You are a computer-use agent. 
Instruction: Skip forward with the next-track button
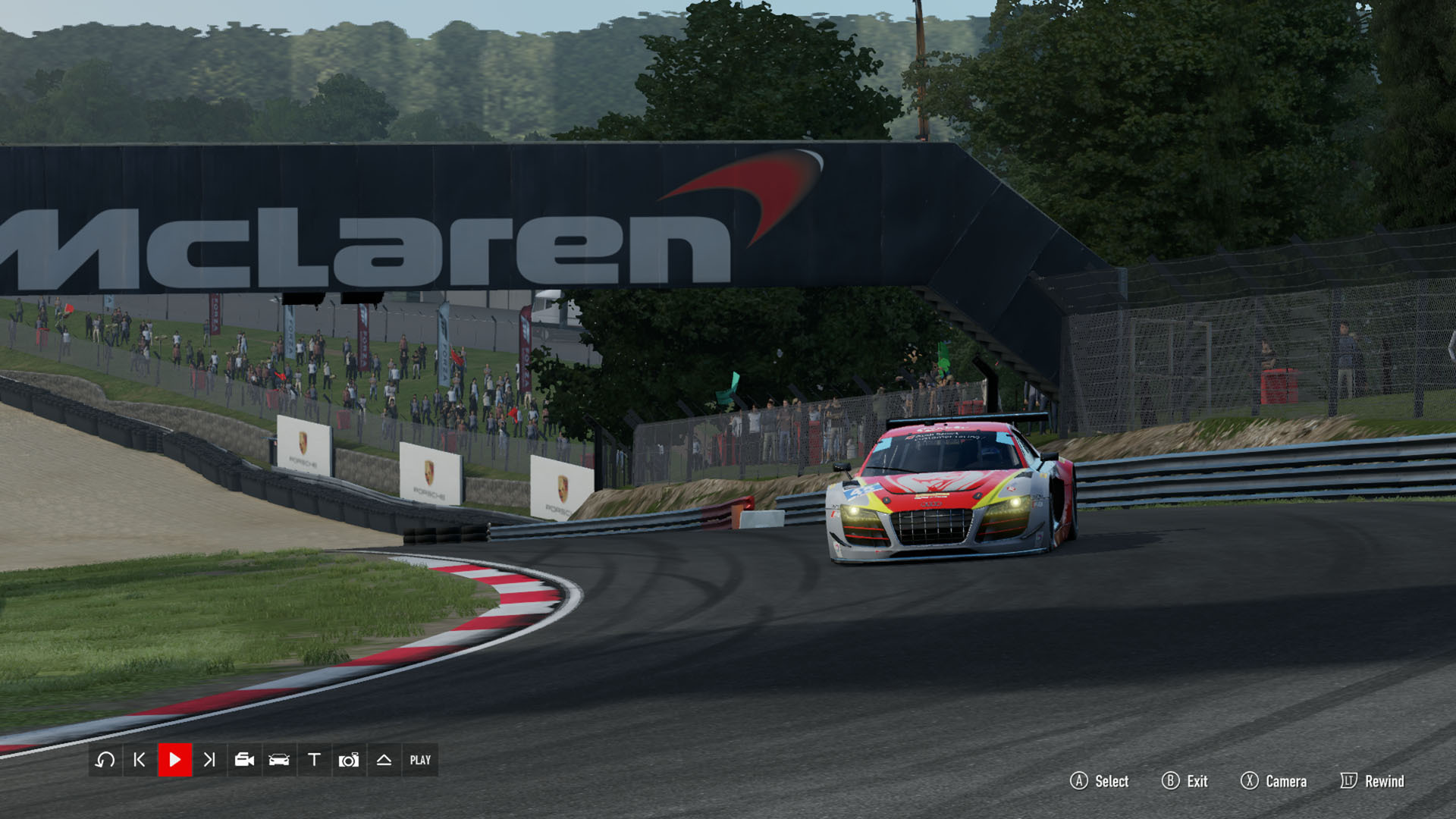pyautogui.click(x=209, y=760)
